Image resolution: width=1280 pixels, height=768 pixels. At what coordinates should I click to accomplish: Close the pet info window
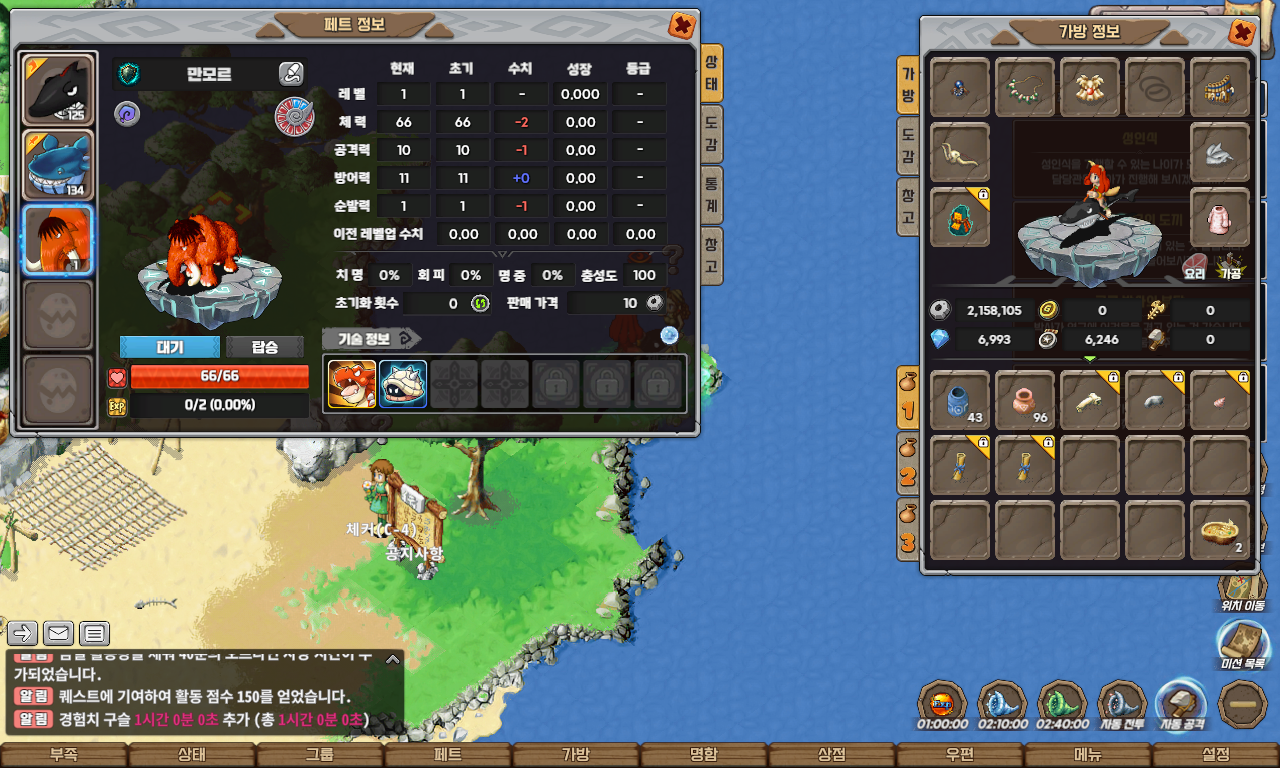(x=681, y=26)
